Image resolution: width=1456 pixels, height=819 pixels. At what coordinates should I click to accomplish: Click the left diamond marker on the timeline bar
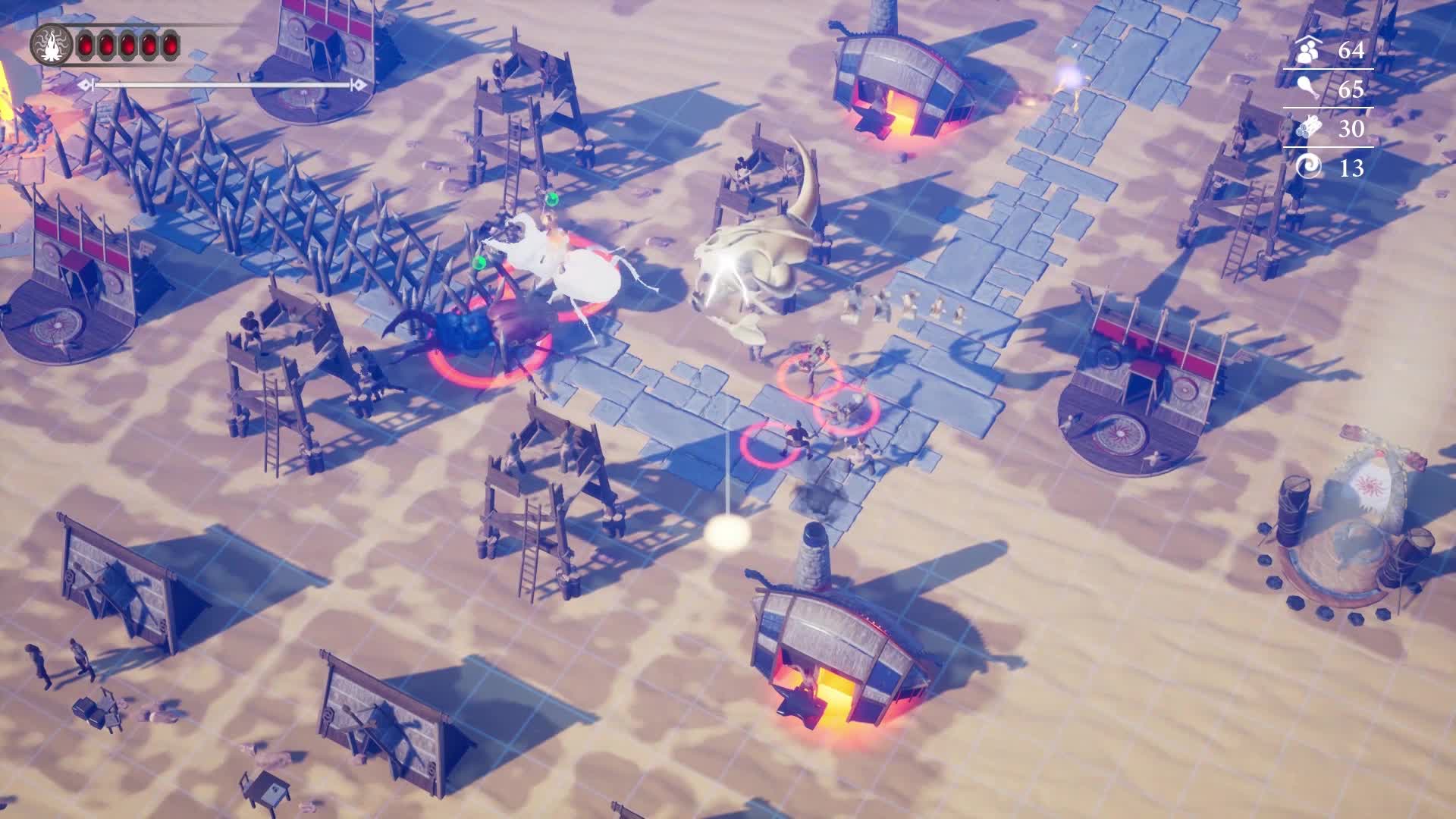(x=85, y=86)
